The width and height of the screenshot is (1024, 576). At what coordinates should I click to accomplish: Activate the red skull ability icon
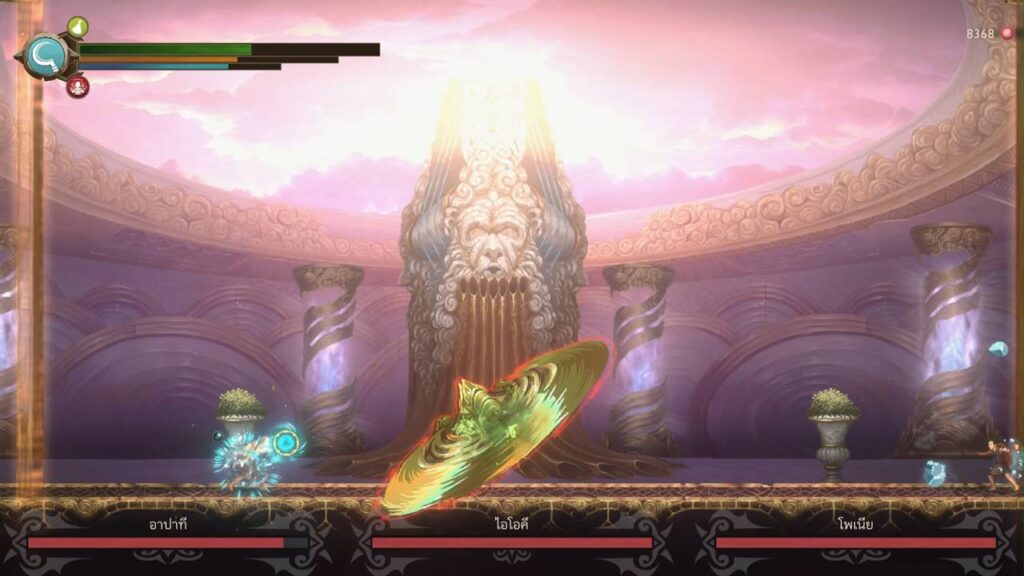[77, 86]
